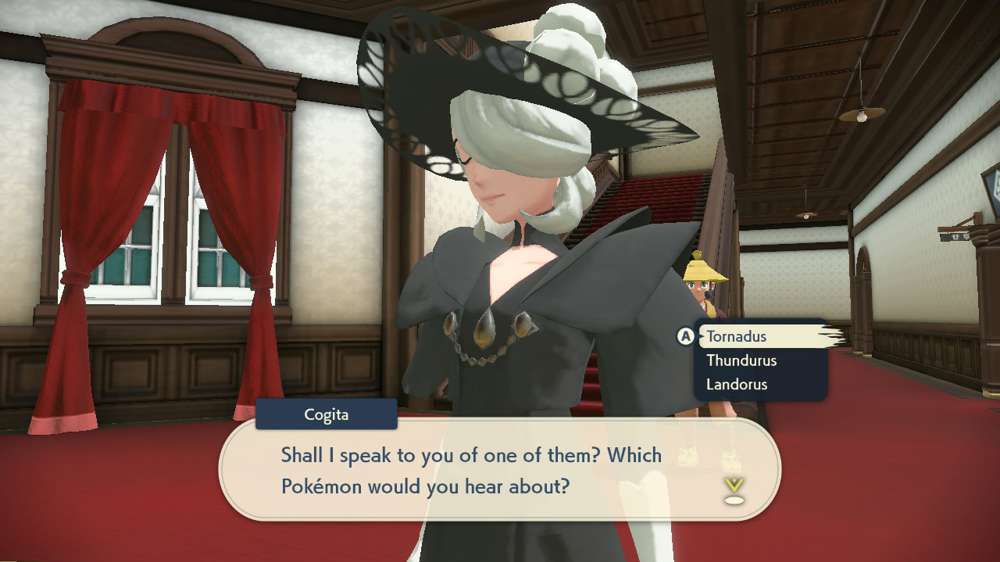1000x562 pixels.
Task: Select Thundurus from the choice list
Action: 741,360
